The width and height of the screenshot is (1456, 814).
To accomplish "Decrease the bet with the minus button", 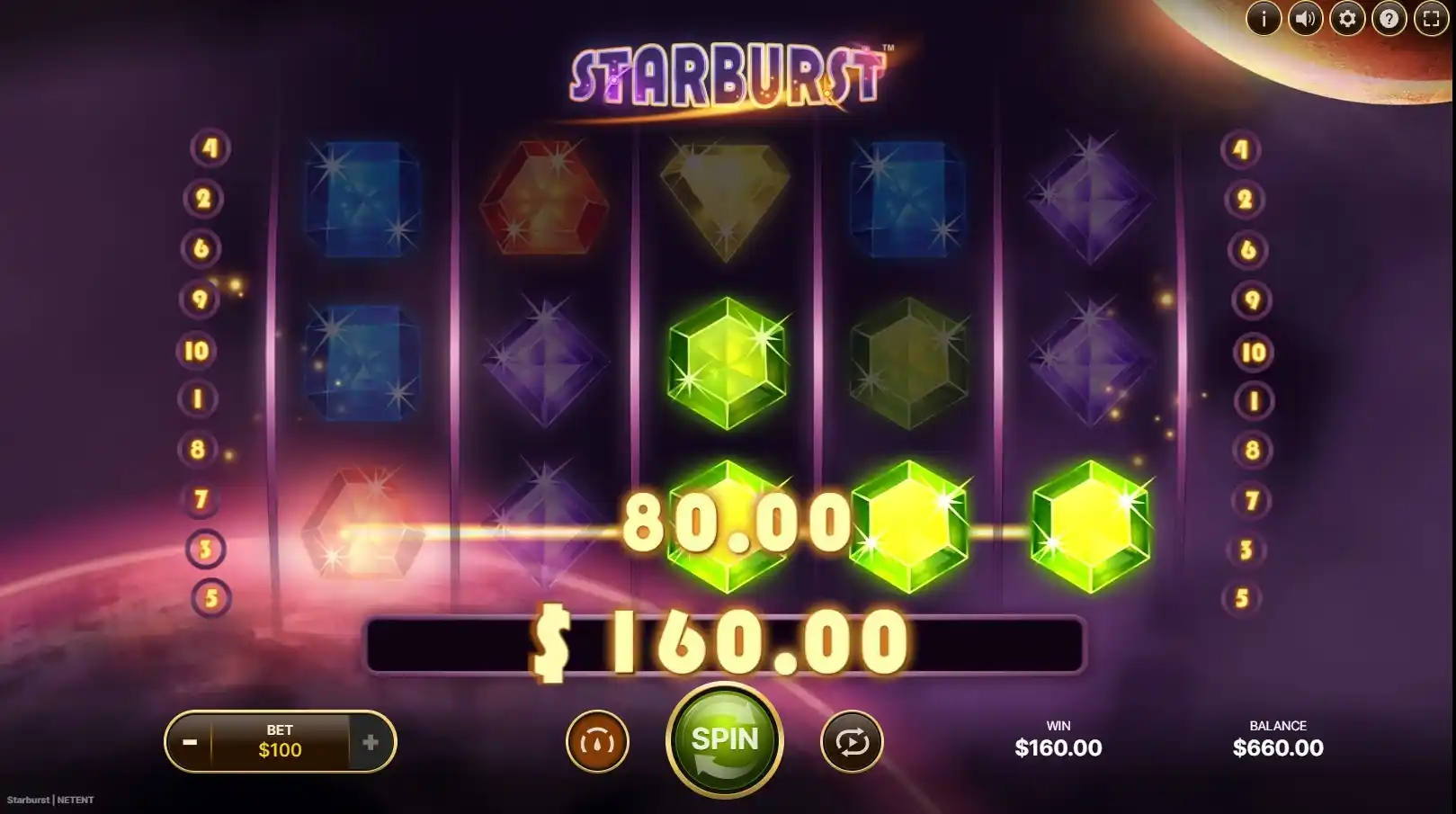I will (x=190, y=742).
